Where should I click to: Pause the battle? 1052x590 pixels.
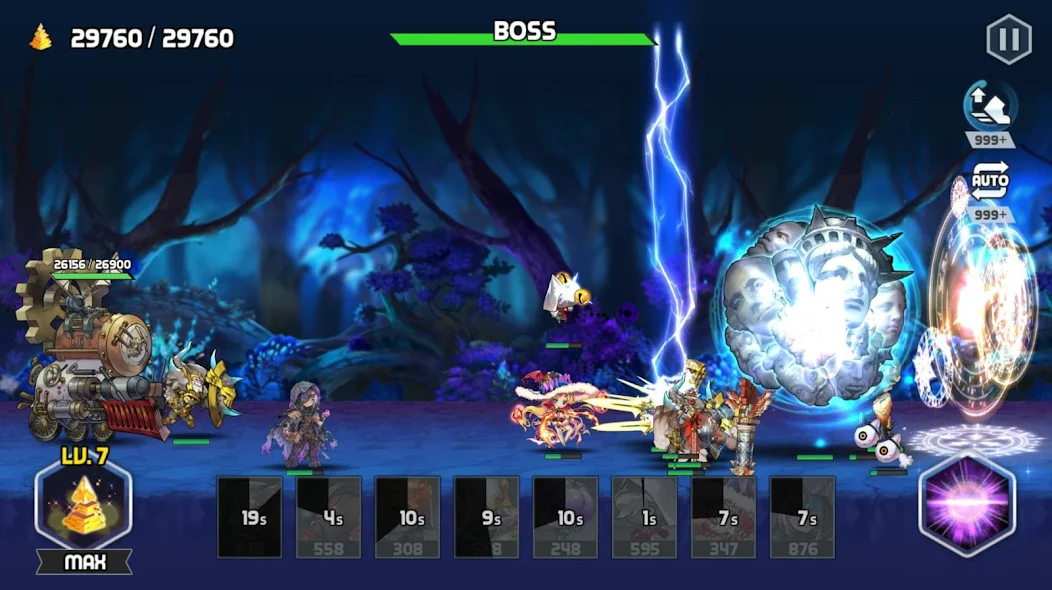(x=1008, y=40)
